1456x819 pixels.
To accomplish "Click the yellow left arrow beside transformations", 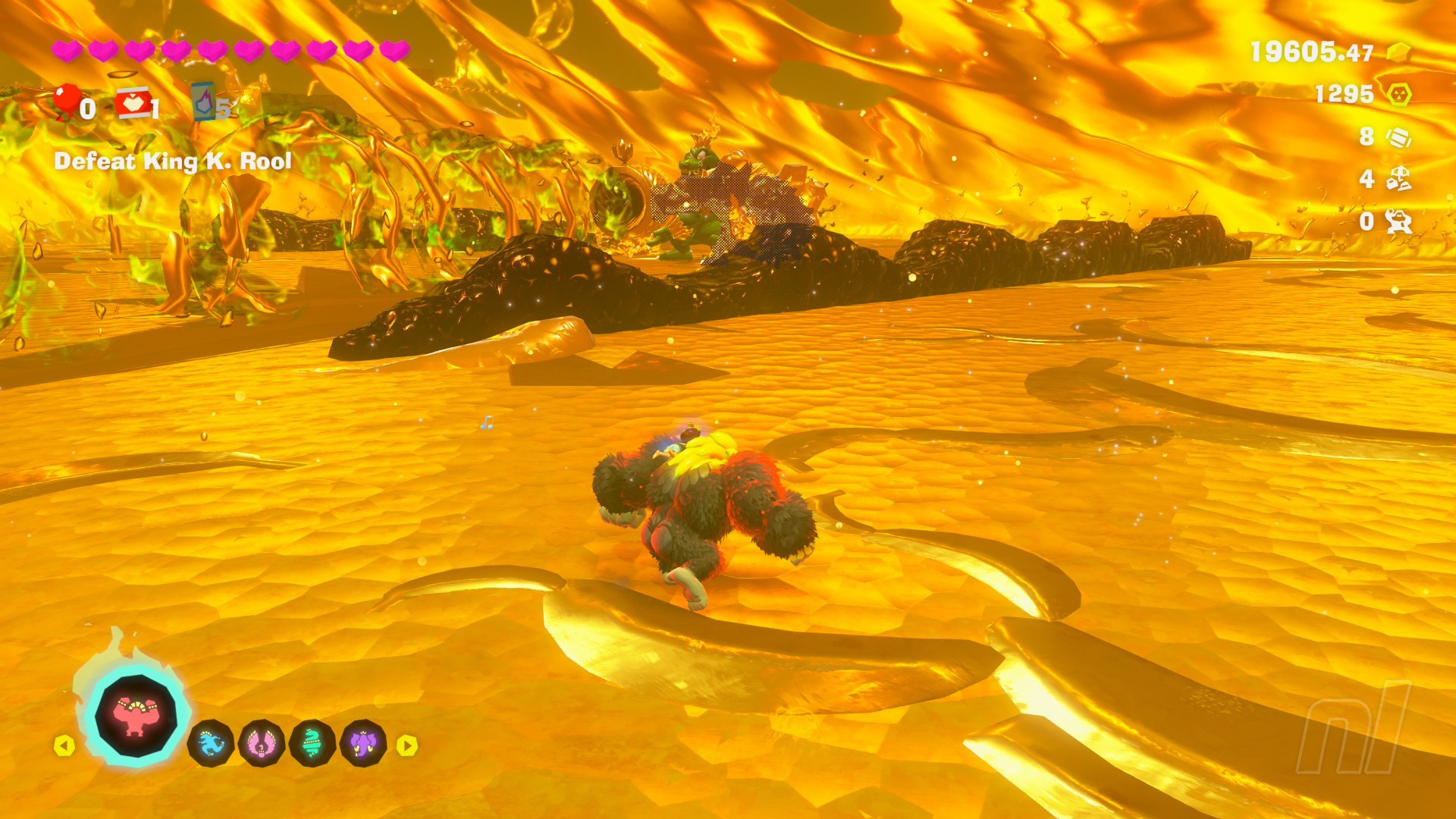I will tap(64, 745).
